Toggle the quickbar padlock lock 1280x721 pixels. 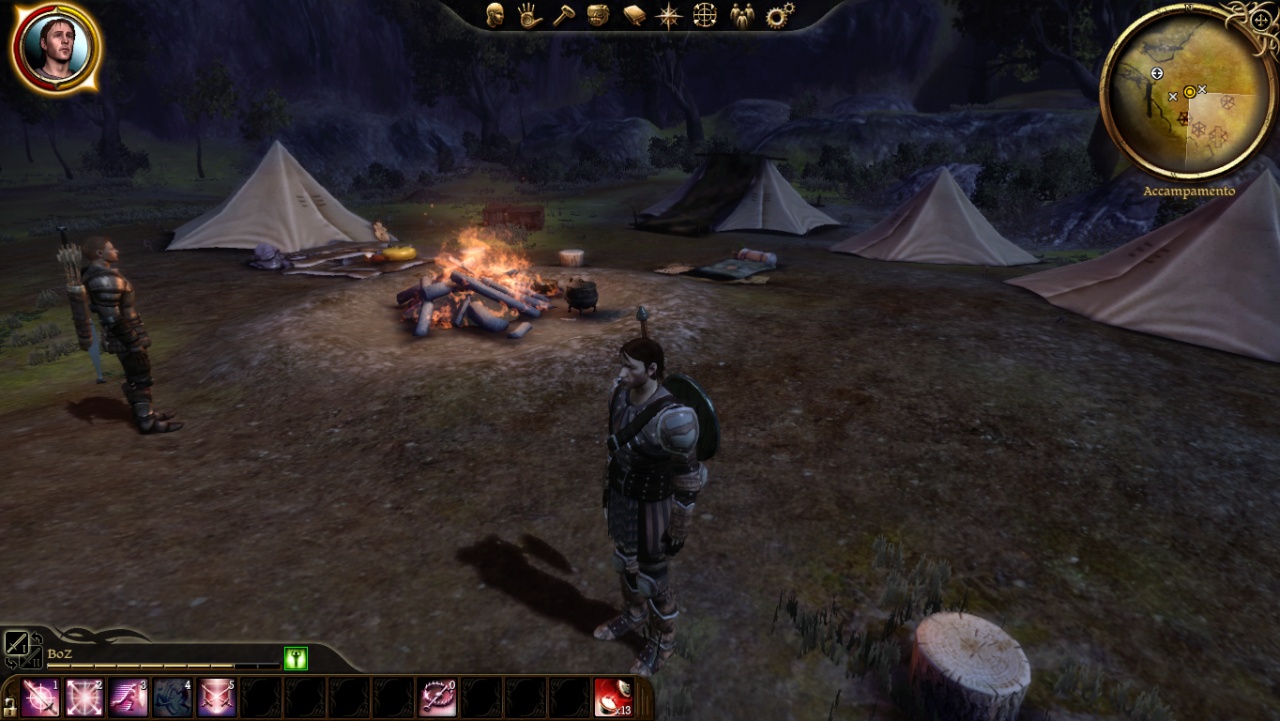click(x=9, y=704)
